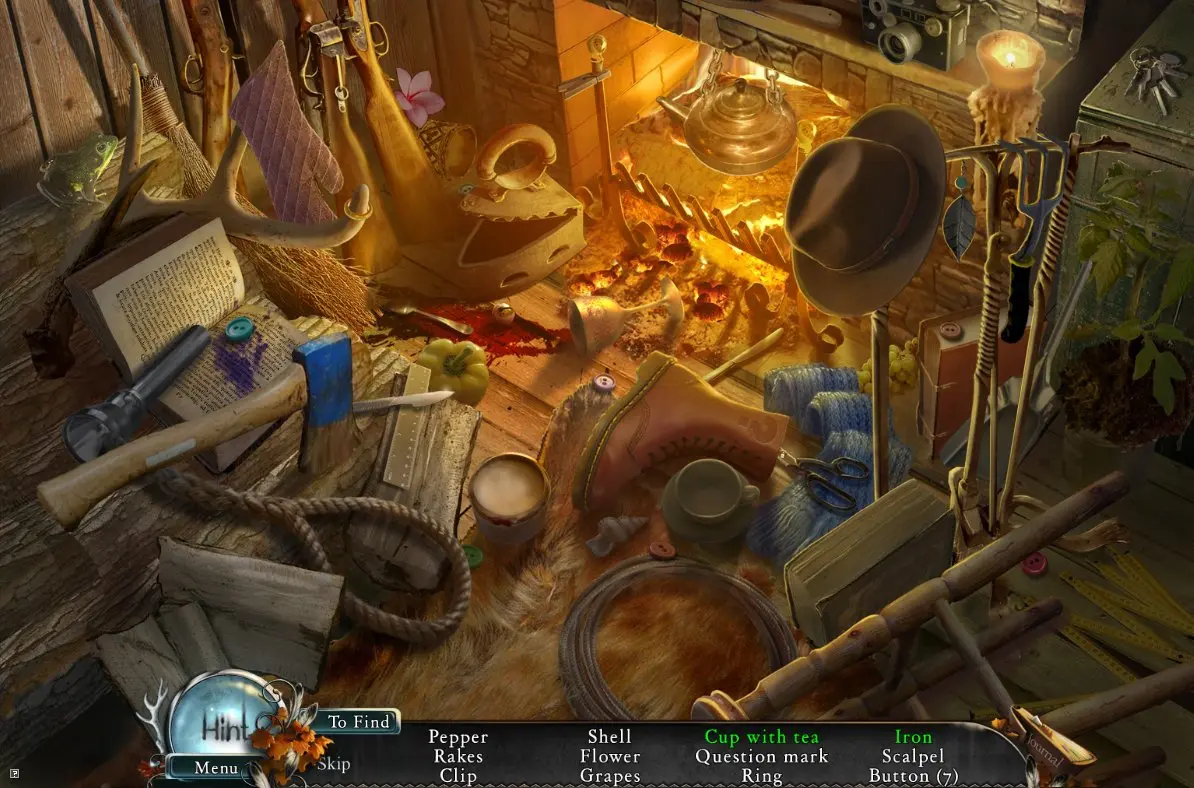Select the To Find tab

pos(357,721)
